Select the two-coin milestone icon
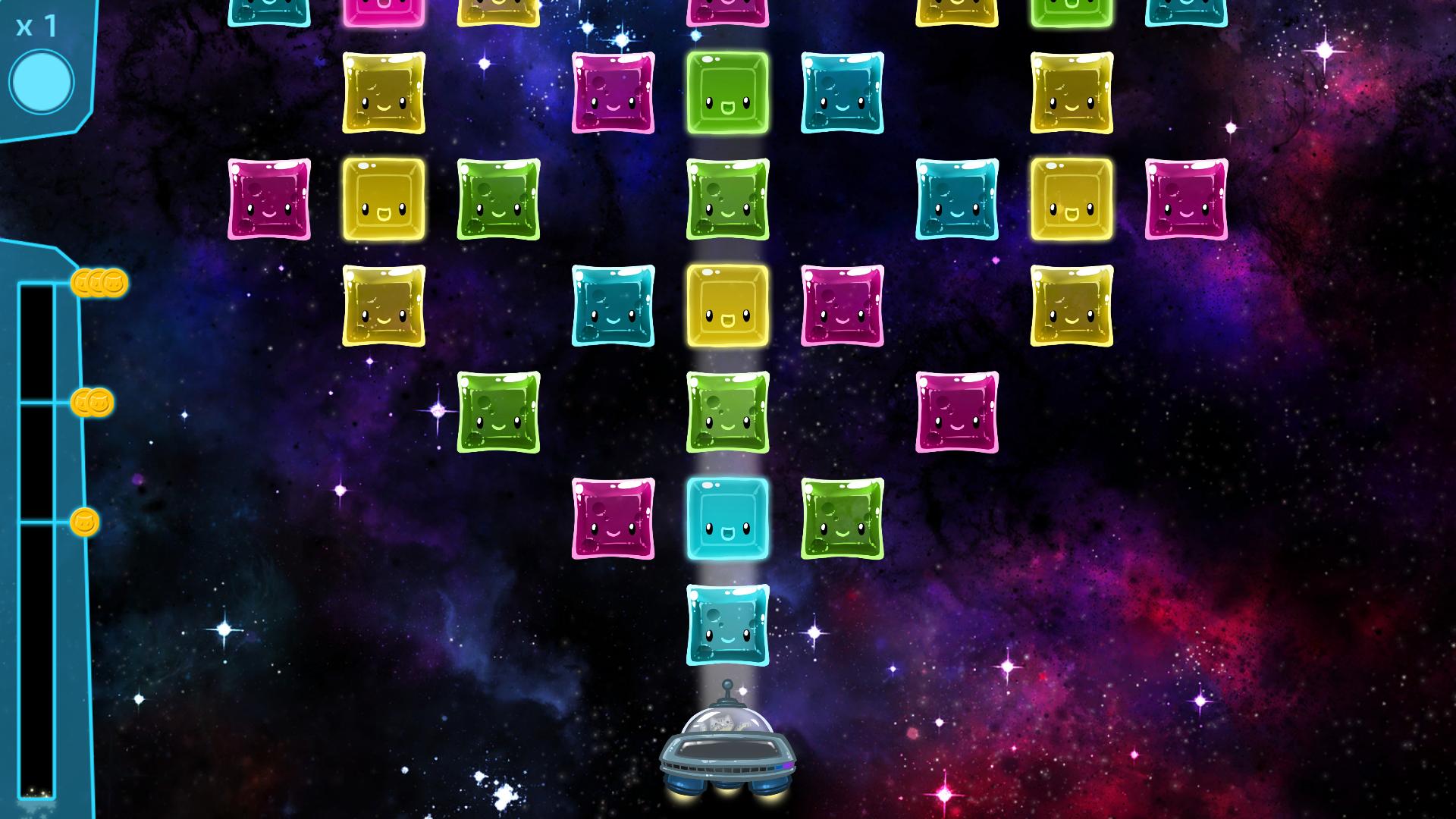The height and width of the screenshot is (819, 1456). point(93,403)
